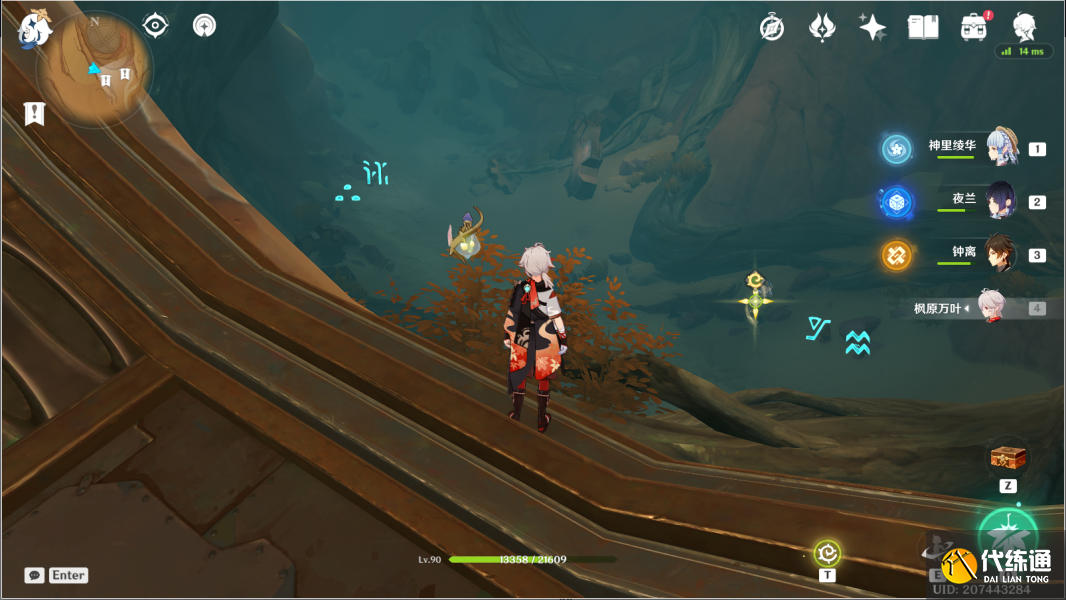Open the character profile silhouette icon
1066x600 pixels.
coord(1024,27)
